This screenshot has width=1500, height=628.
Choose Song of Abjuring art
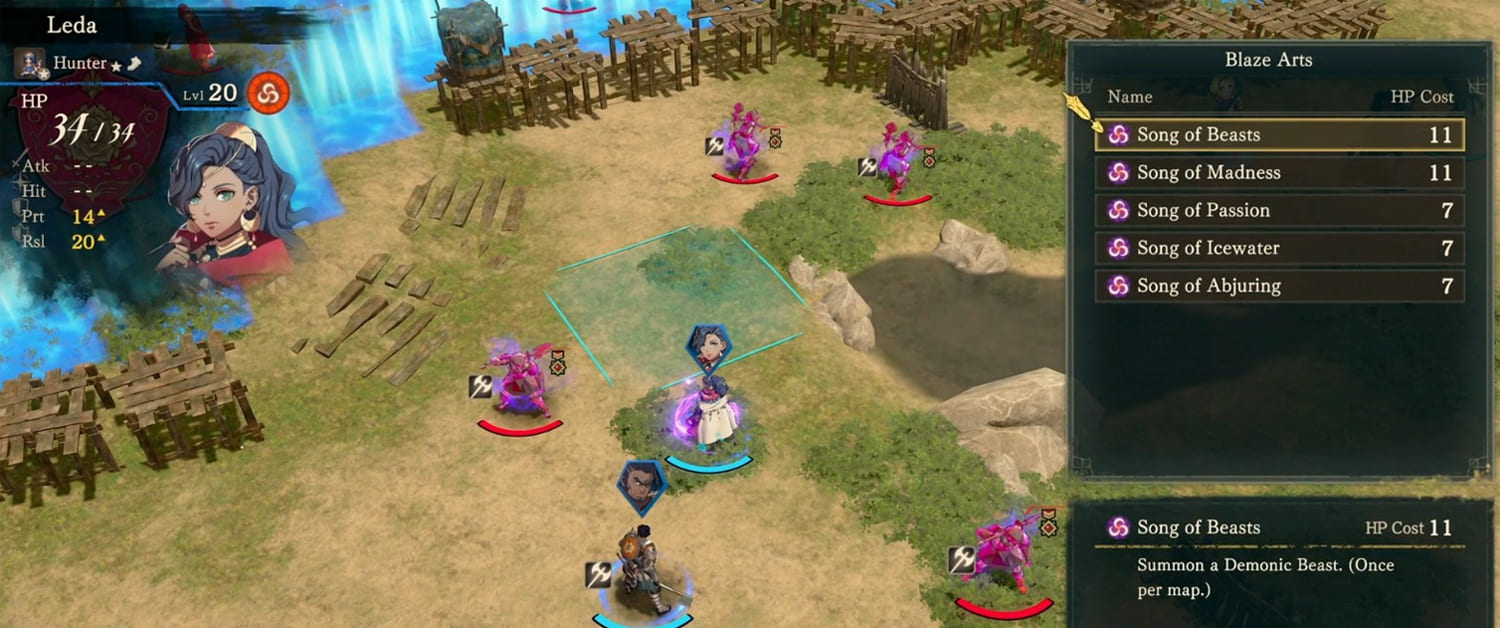click(1280, 286)
